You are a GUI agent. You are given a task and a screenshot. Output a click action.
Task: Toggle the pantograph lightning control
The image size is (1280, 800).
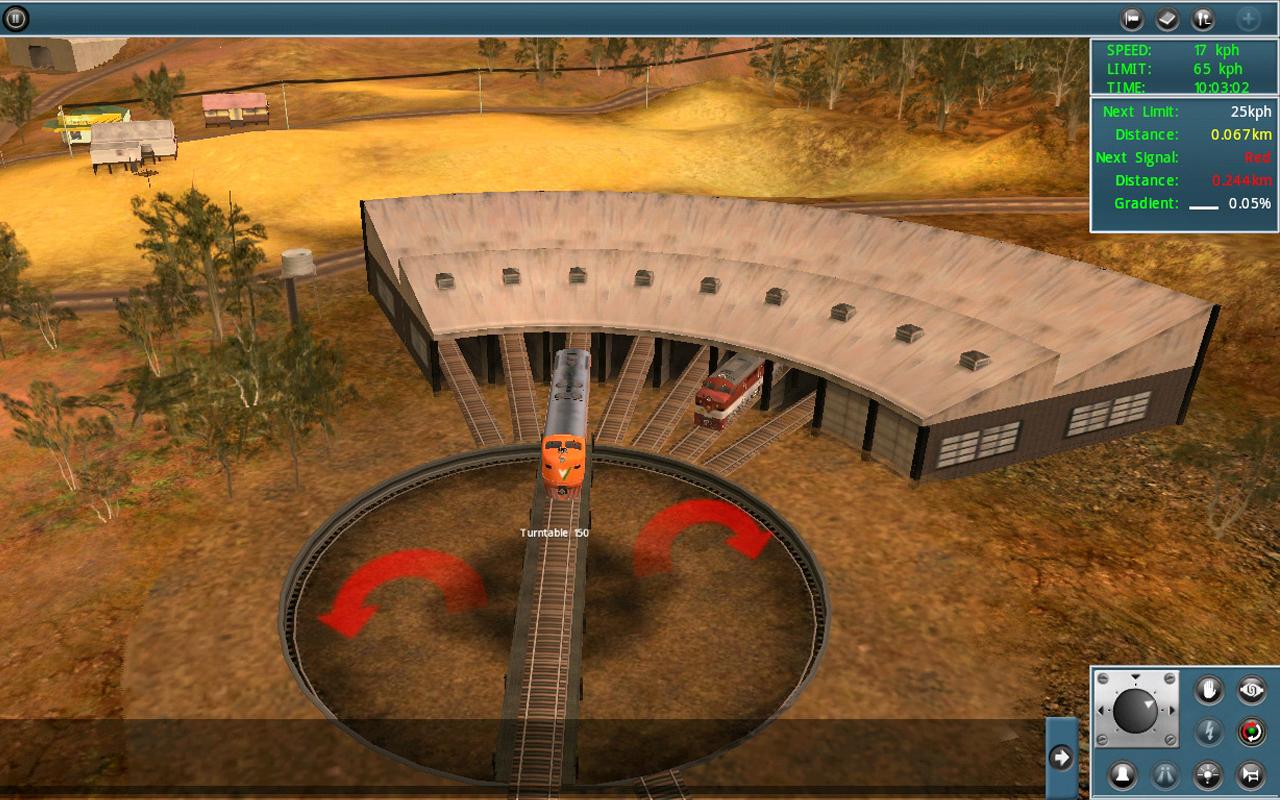point(1209,730)
